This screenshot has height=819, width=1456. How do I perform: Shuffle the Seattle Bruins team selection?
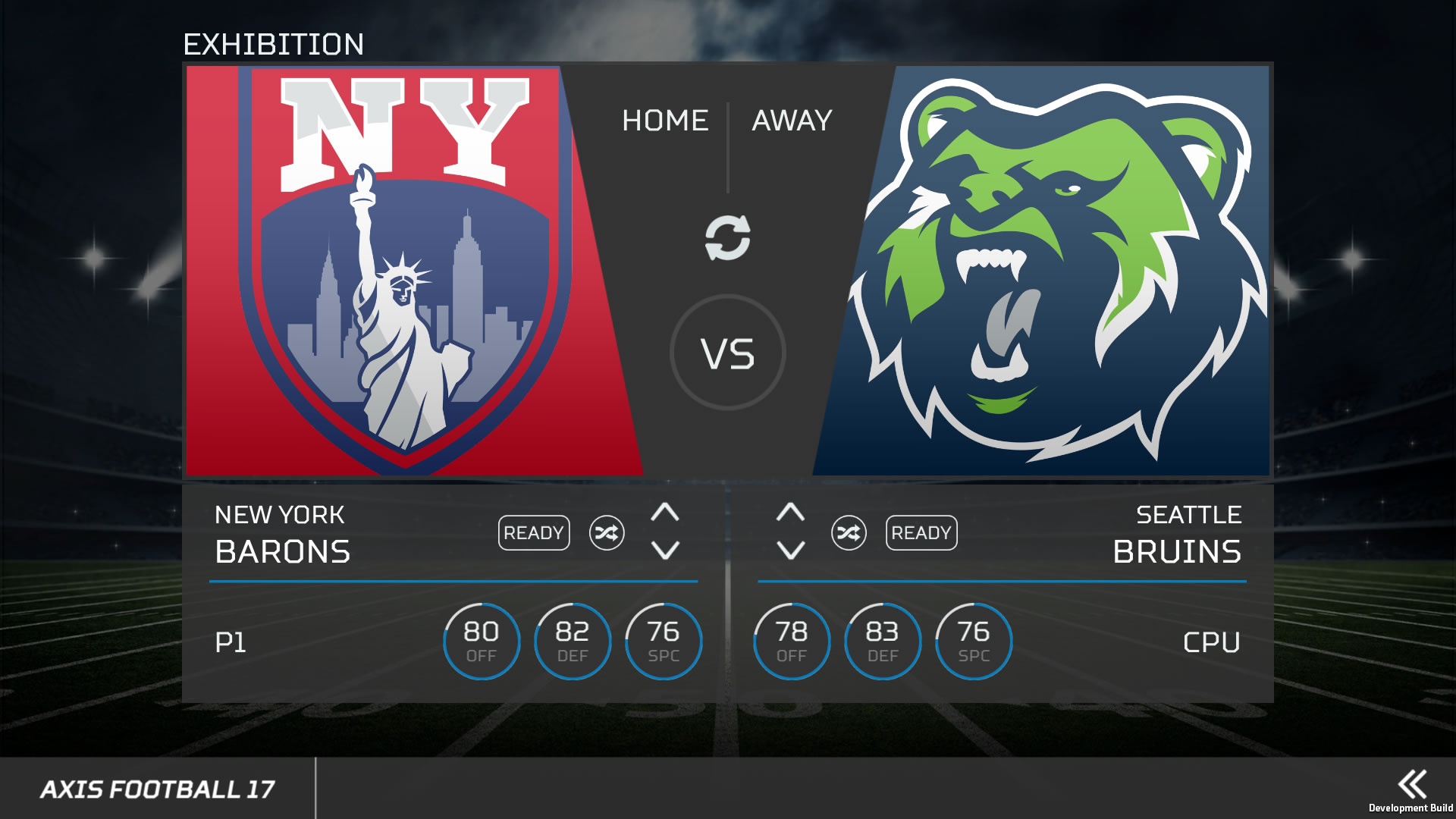click(848, 533)
